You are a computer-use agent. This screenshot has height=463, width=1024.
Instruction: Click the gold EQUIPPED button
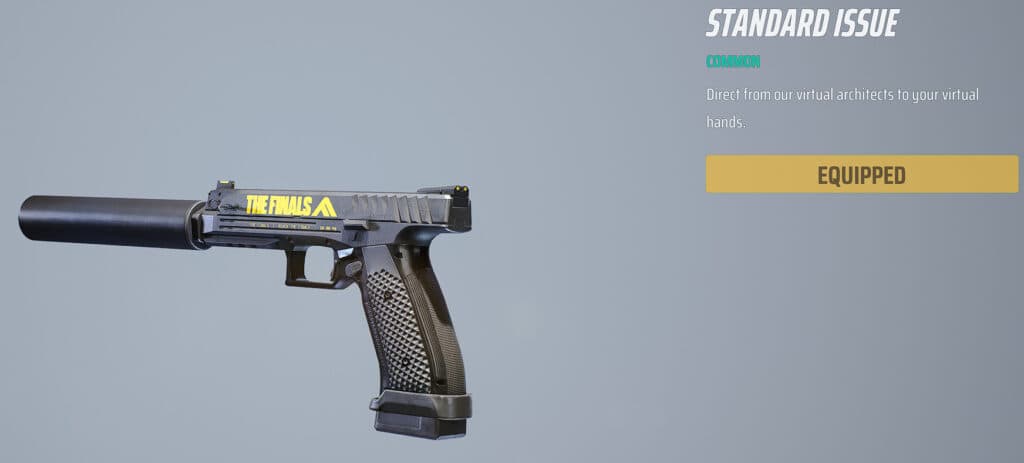[x=861, y=175]
